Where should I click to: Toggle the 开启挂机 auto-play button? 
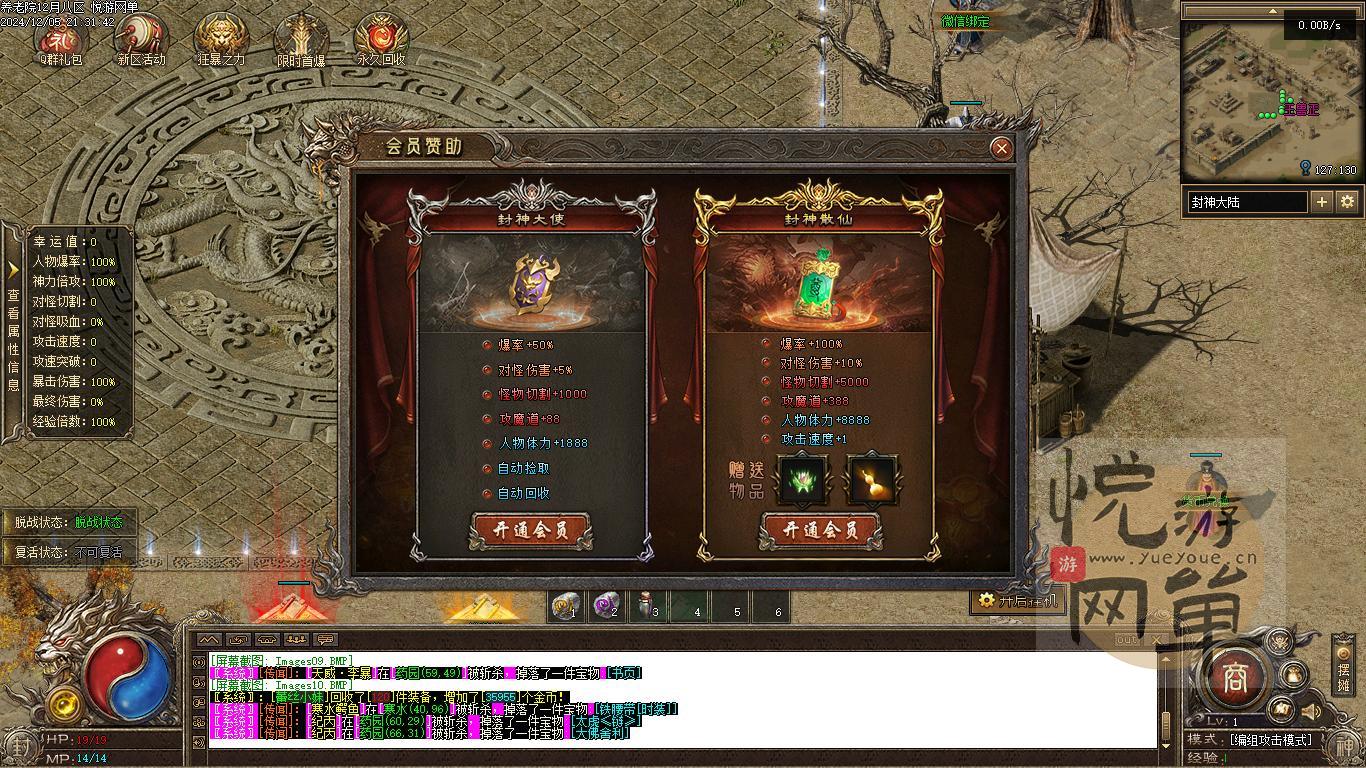(1015, 600)
